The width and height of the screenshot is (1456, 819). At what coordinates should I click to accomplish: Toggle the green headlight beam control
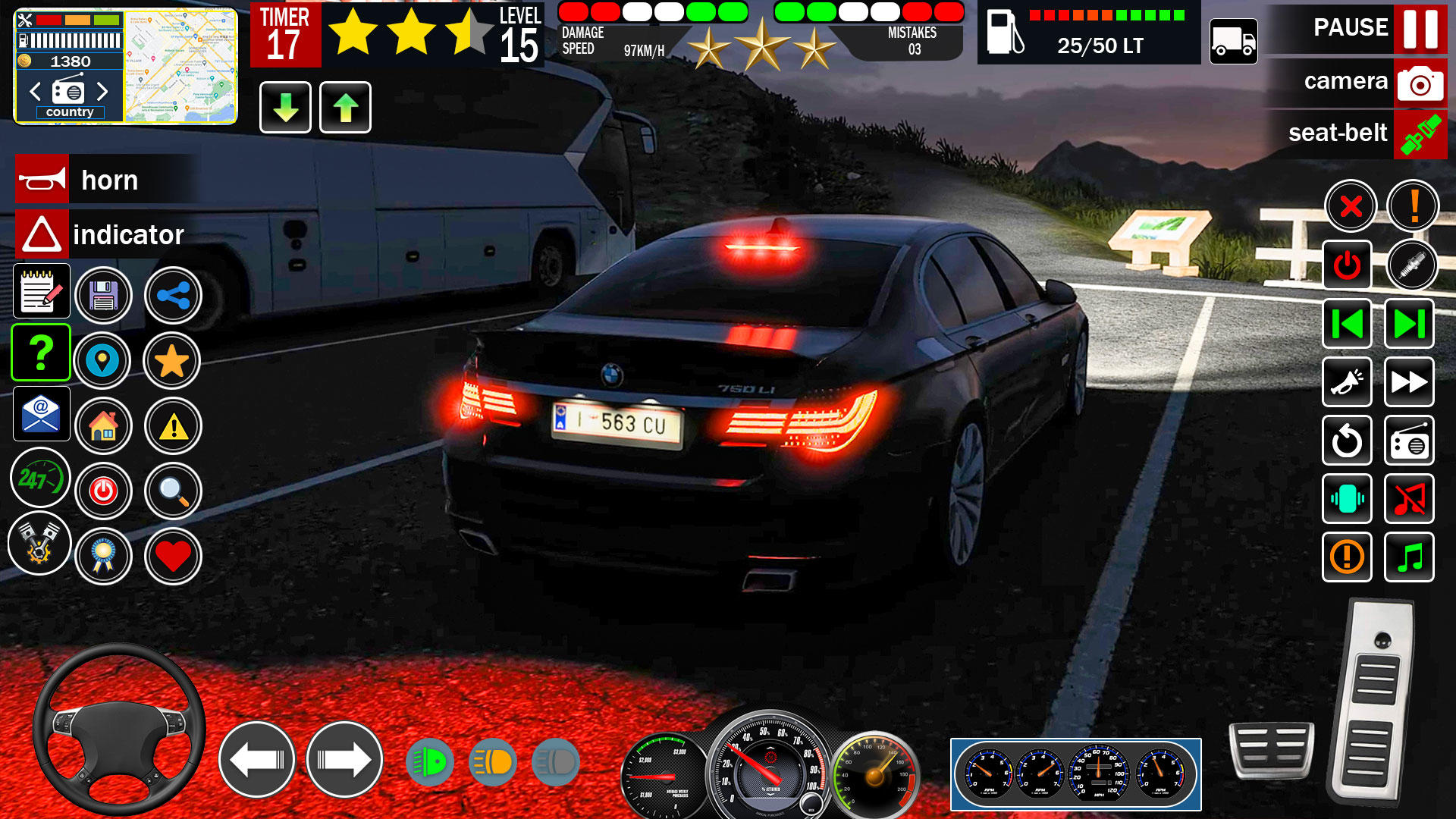[x=431, y=761]
